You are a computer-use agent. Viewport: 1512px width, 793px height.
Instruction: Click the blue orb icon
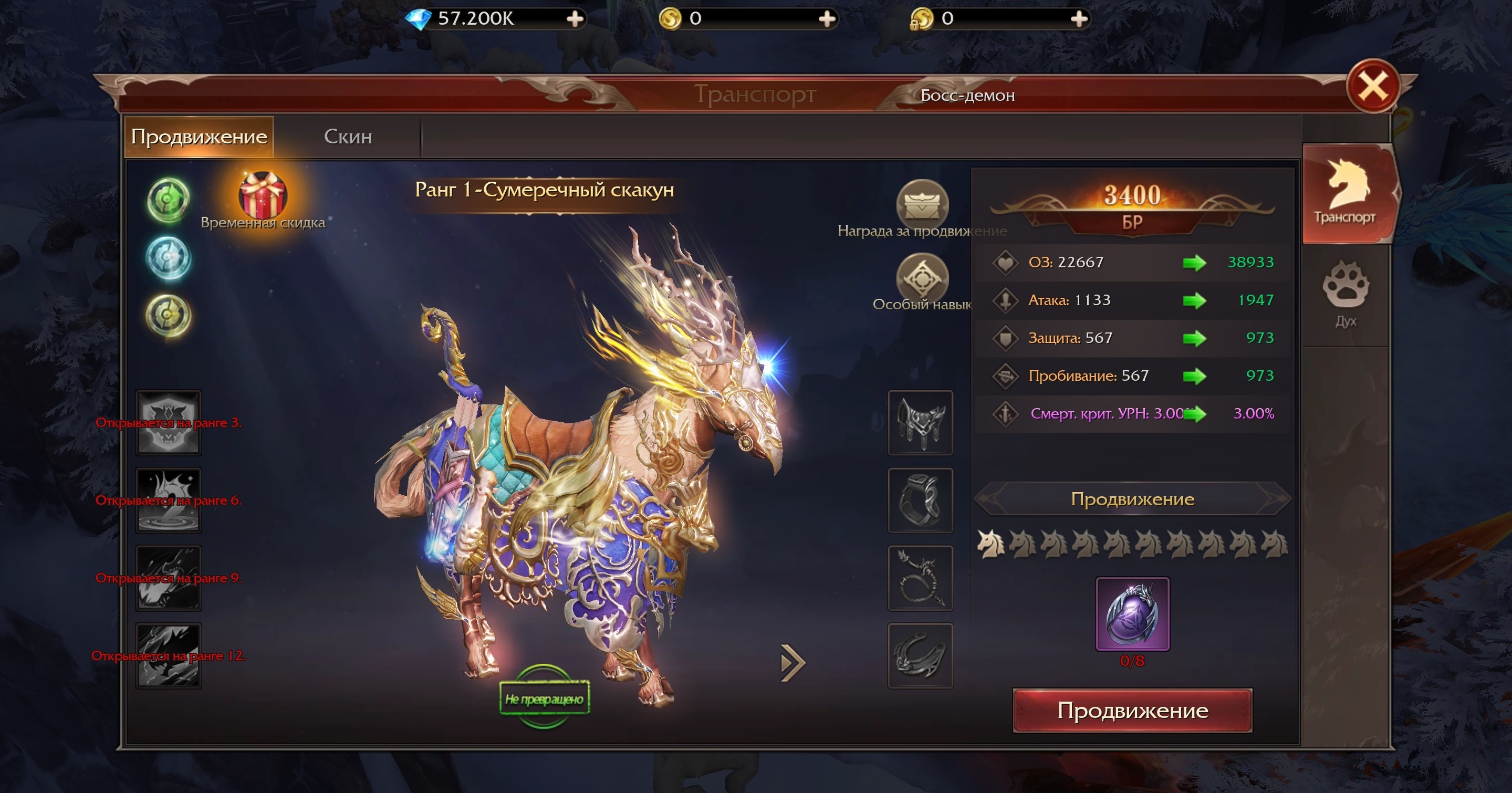tap(168, 258)
